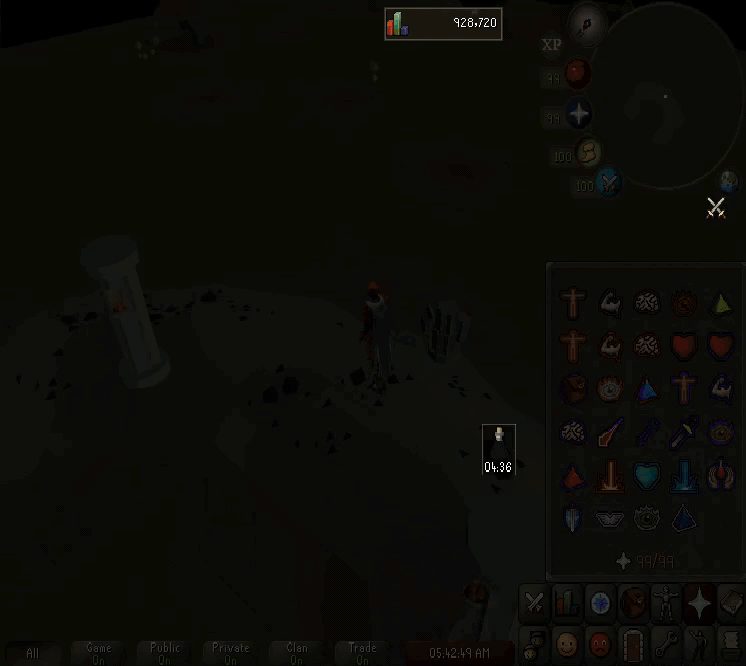
Task: Toggle run using the boot energy orb
Action: 589,152
